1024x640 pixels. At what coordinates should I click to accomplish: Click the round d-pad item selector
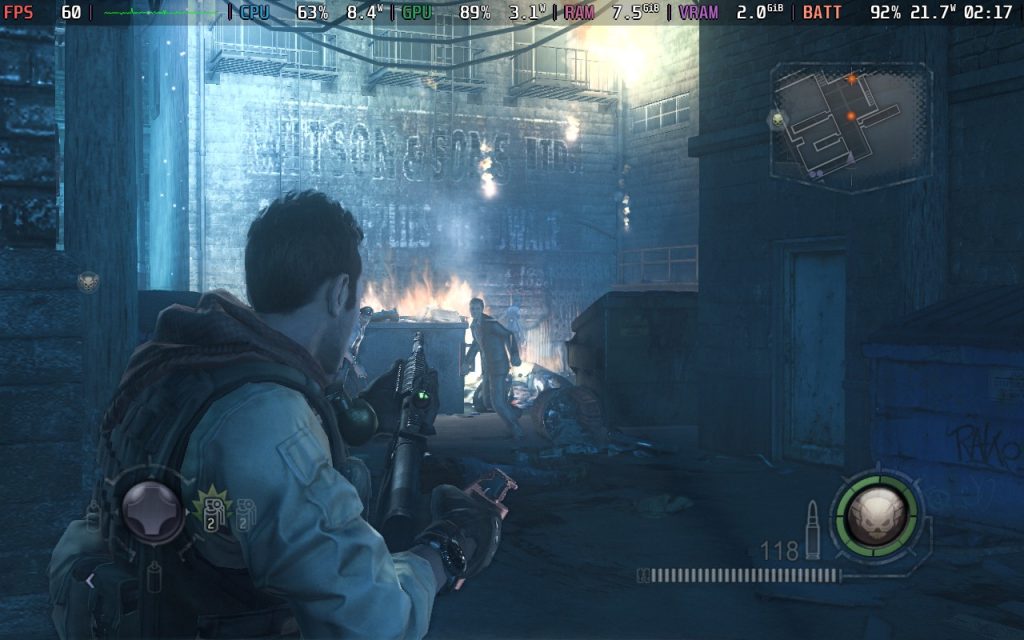click(x=153, y=511)
